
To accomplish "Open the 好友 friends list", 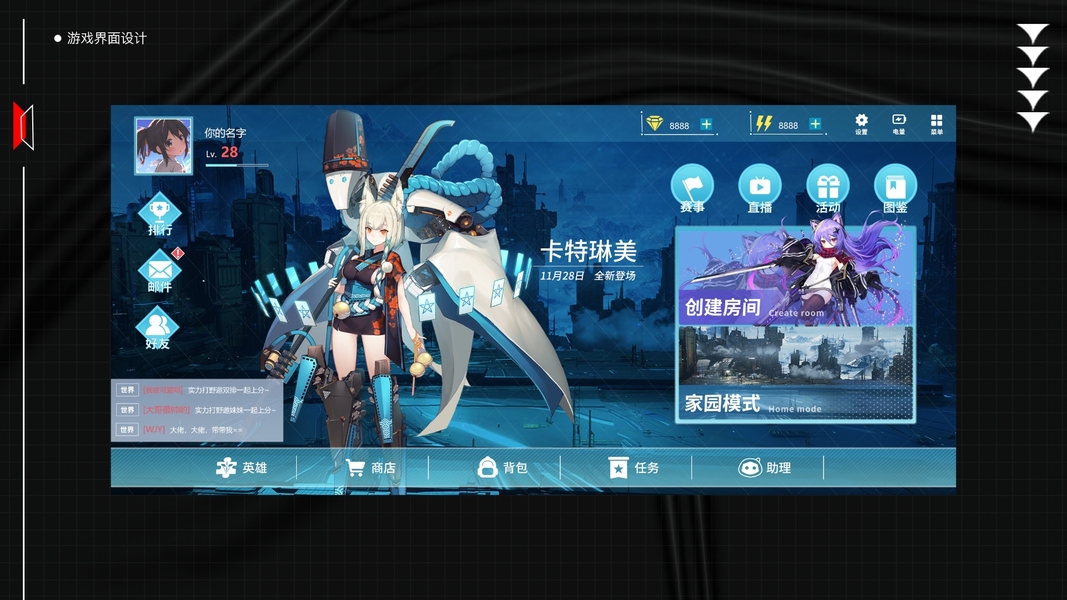I will (x=158, y=327).
